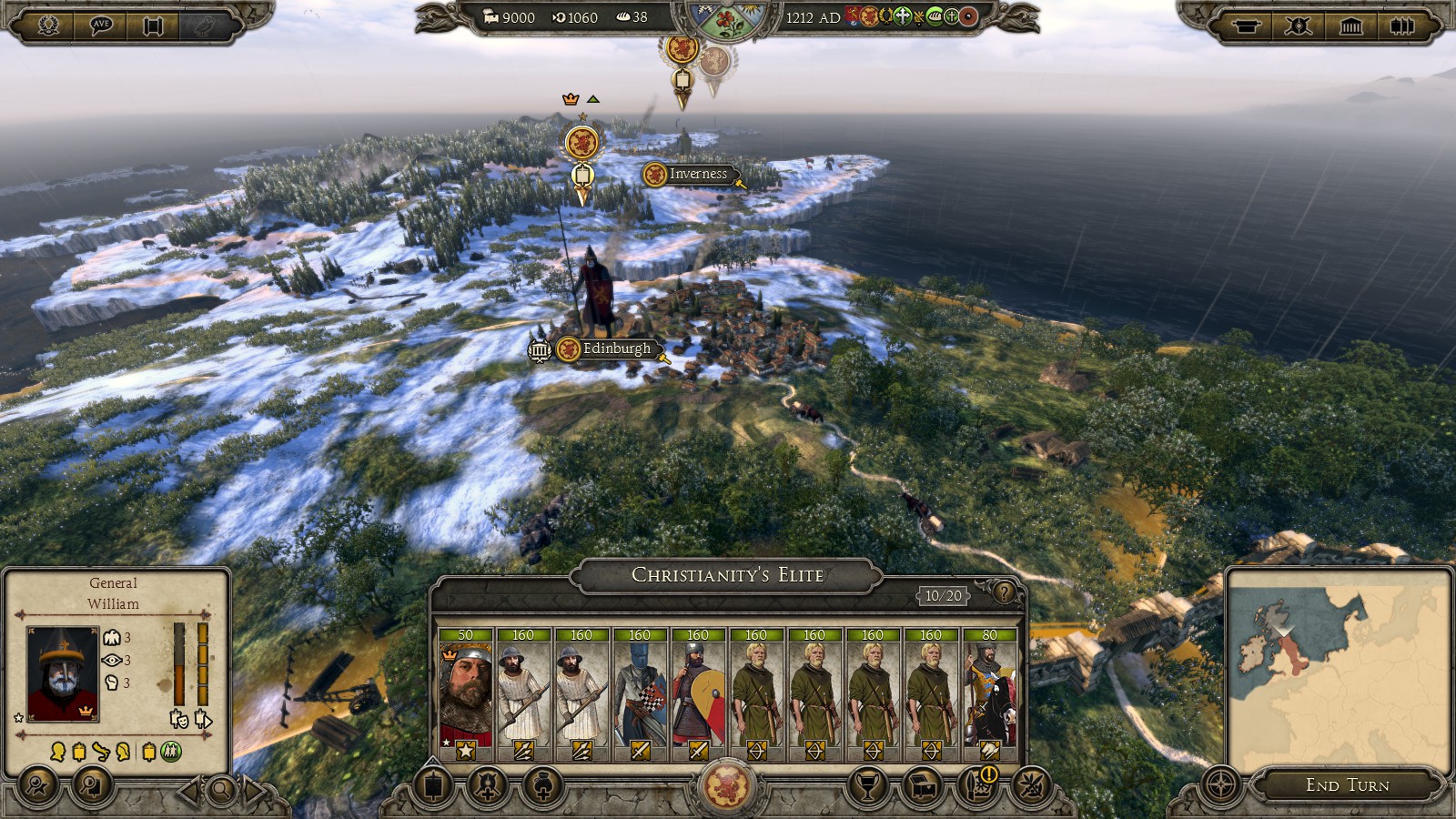1456x819 pixels.
Task: End the current turn
Action: [x=1347, y=785]
